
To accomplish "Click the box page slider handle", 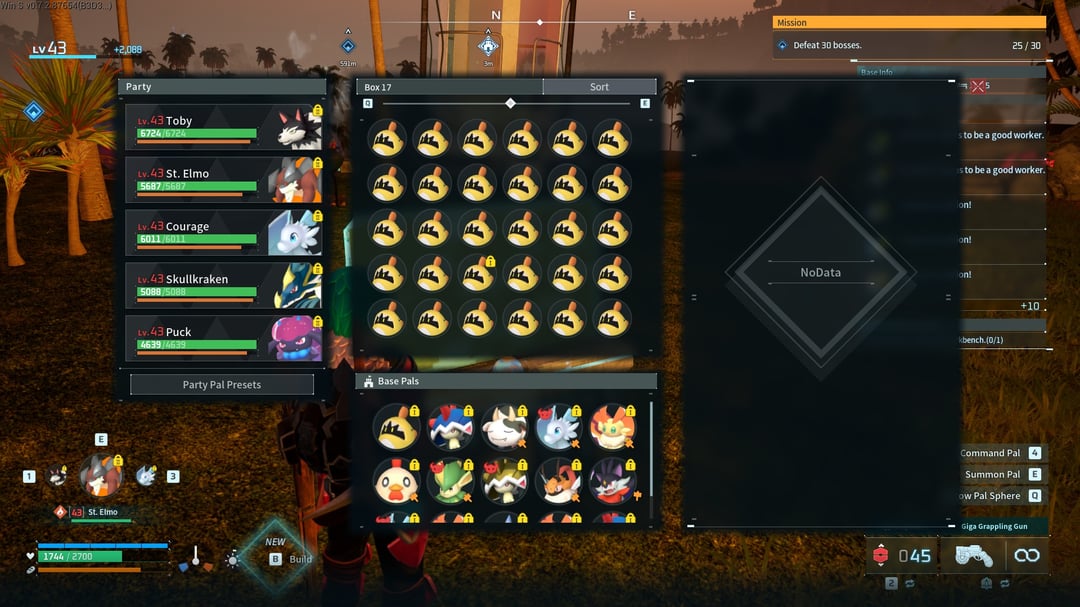I will tap(511, 103).
